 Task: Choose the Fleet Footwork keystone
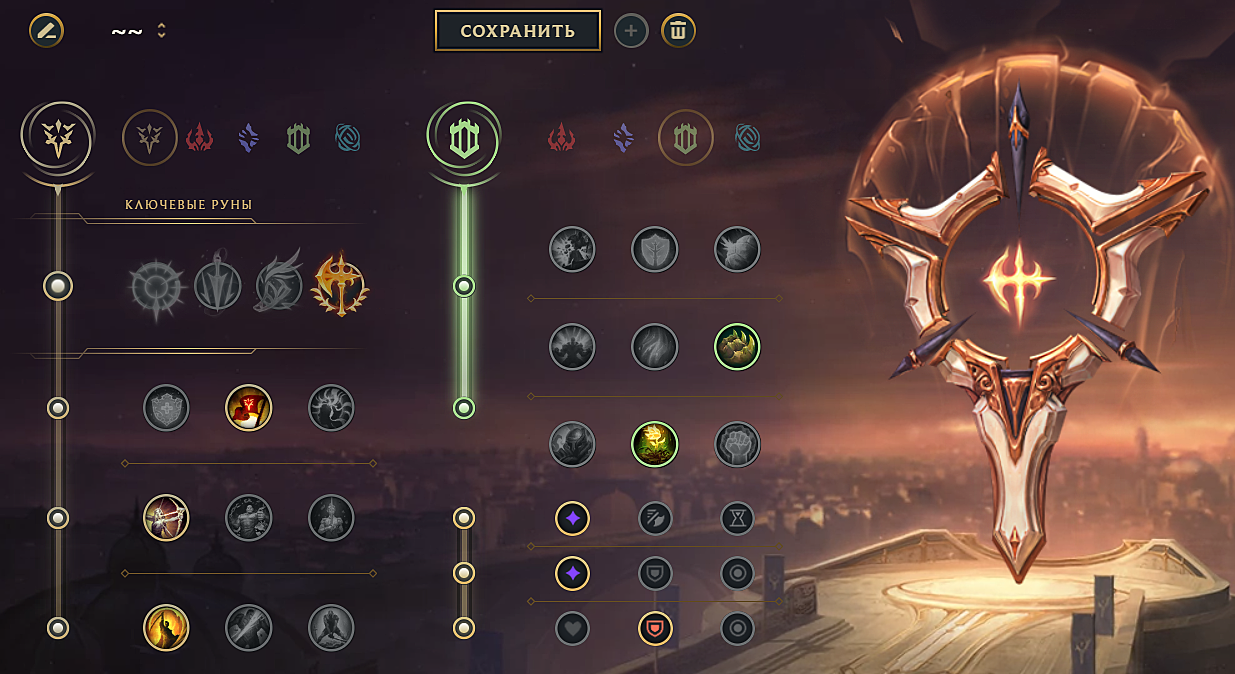pyautogui.click(x=278, y=286)
